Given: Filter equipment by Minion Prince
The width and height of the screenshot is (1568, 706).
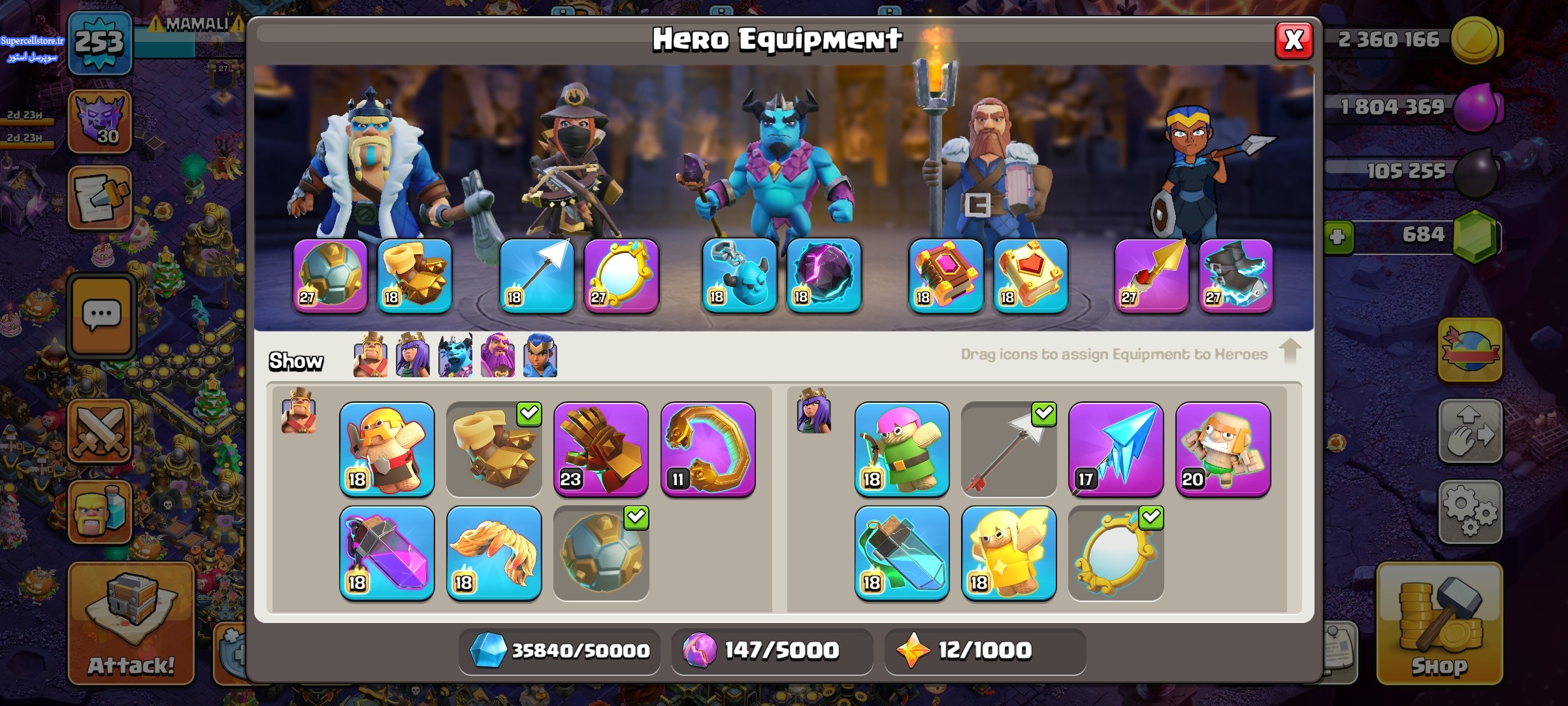Looking at the screenshot, I should [x=455, y=356].
